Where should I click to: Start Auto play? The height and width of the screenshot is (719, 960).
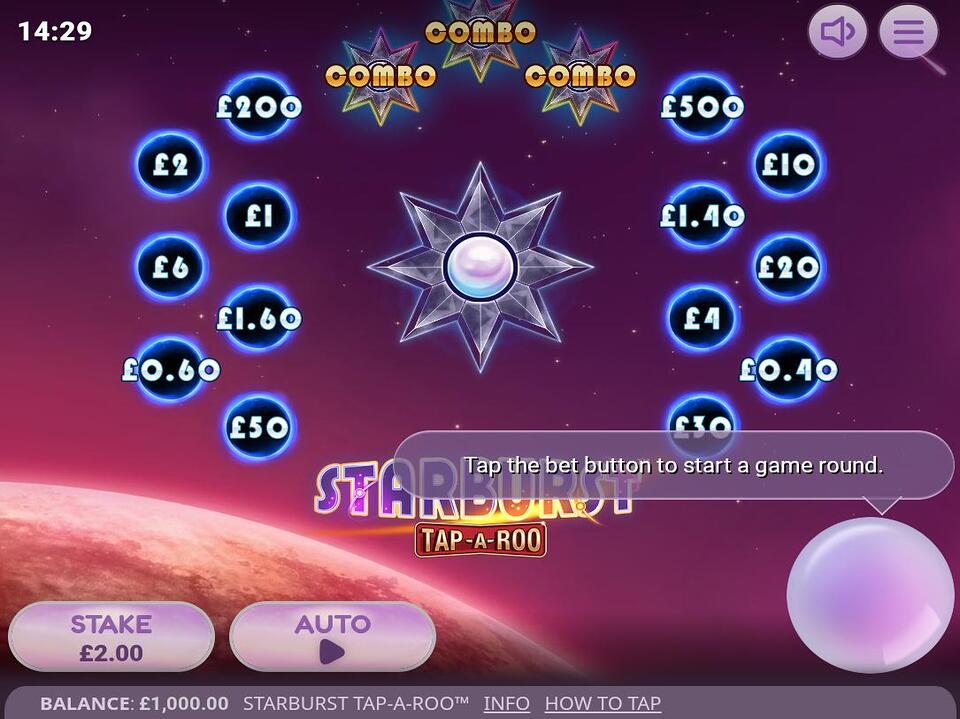[333, 637]
